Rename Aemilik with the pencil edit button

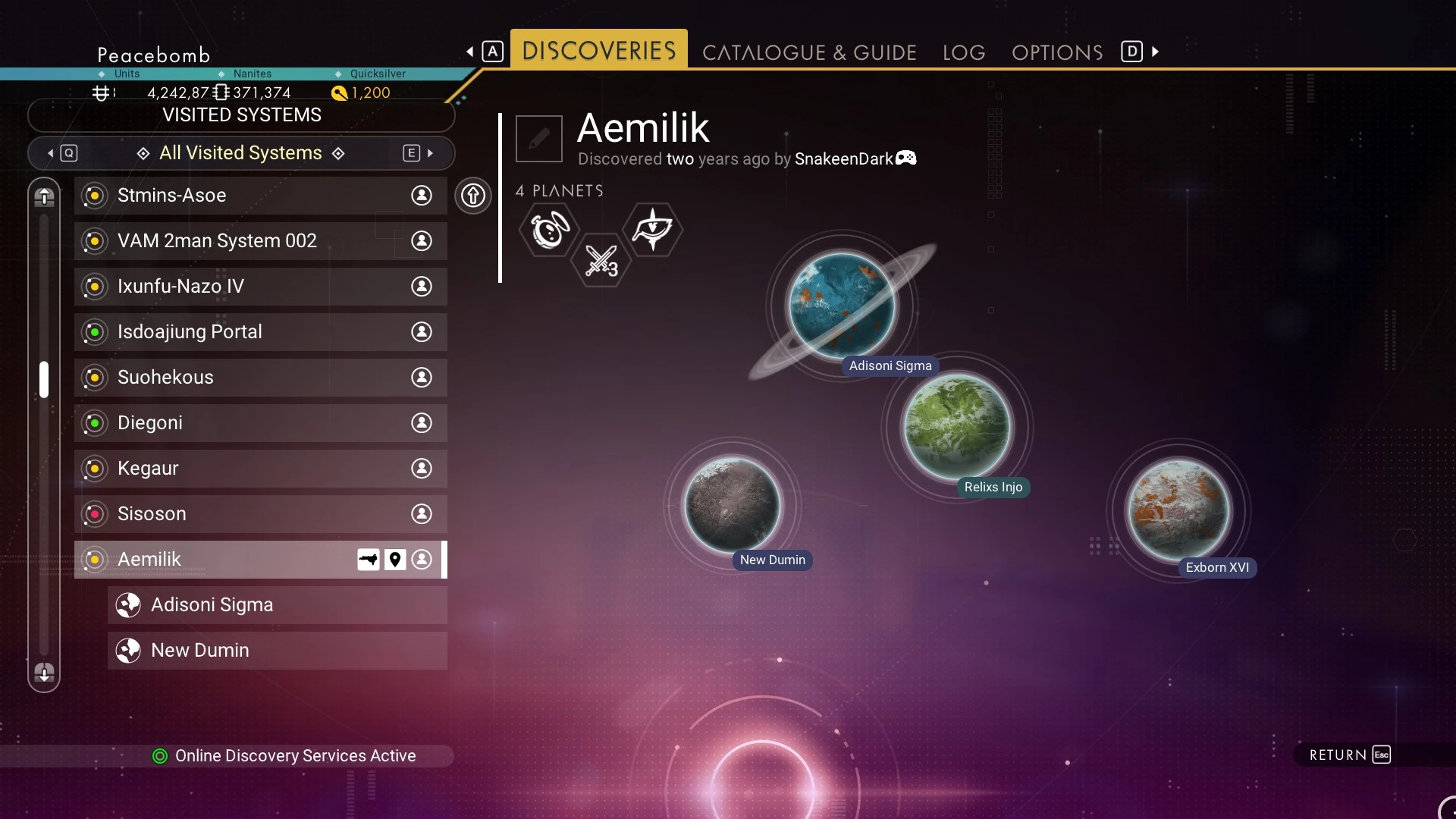[x=539, y=139]
